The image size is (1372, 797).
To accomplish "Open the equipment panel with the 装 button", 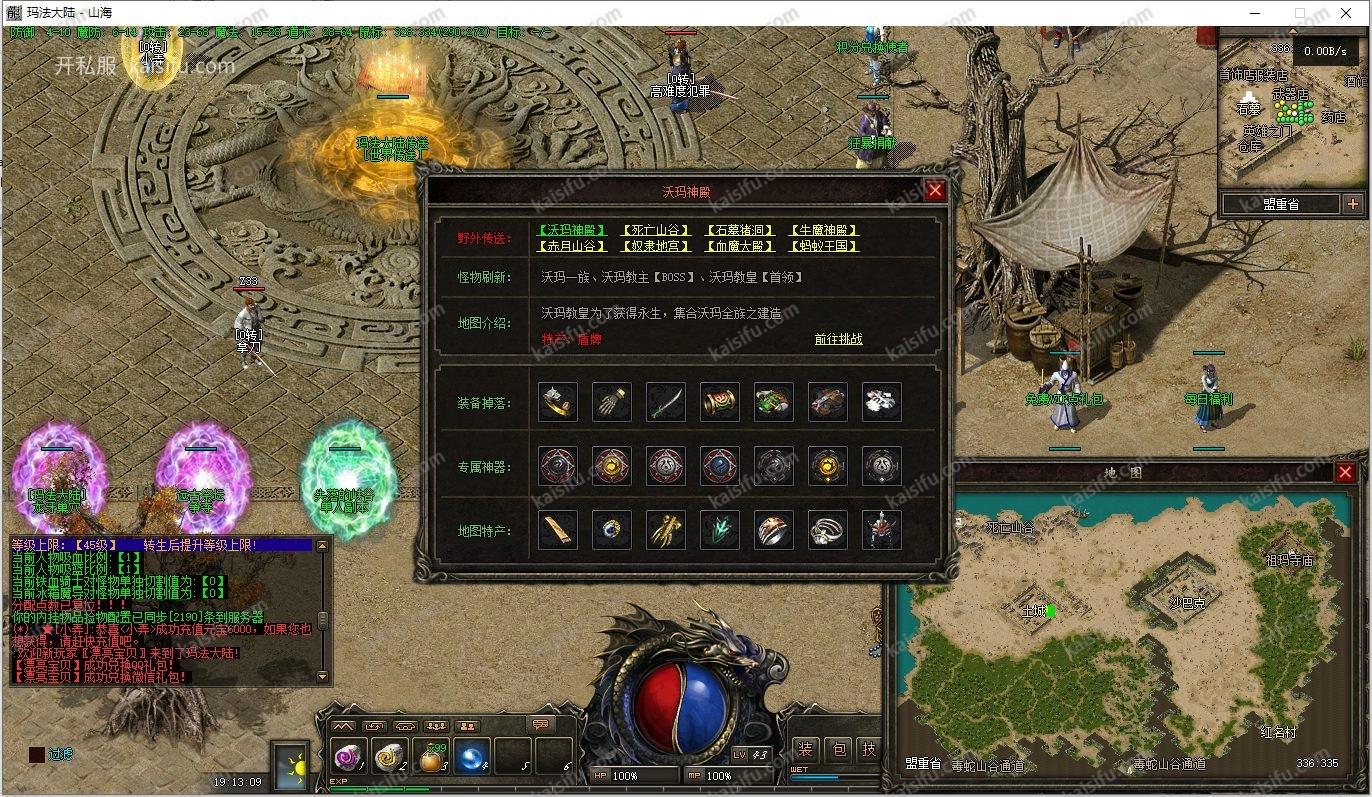I will pyautogui.click(x=806, y=750).
